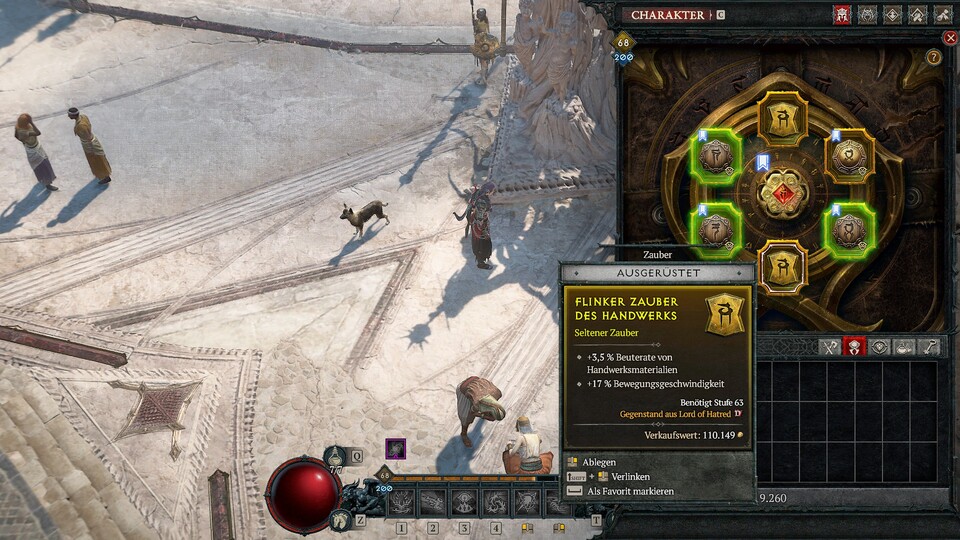
Task: Select the top gold charm slot
Action: (x=782, y=117)
